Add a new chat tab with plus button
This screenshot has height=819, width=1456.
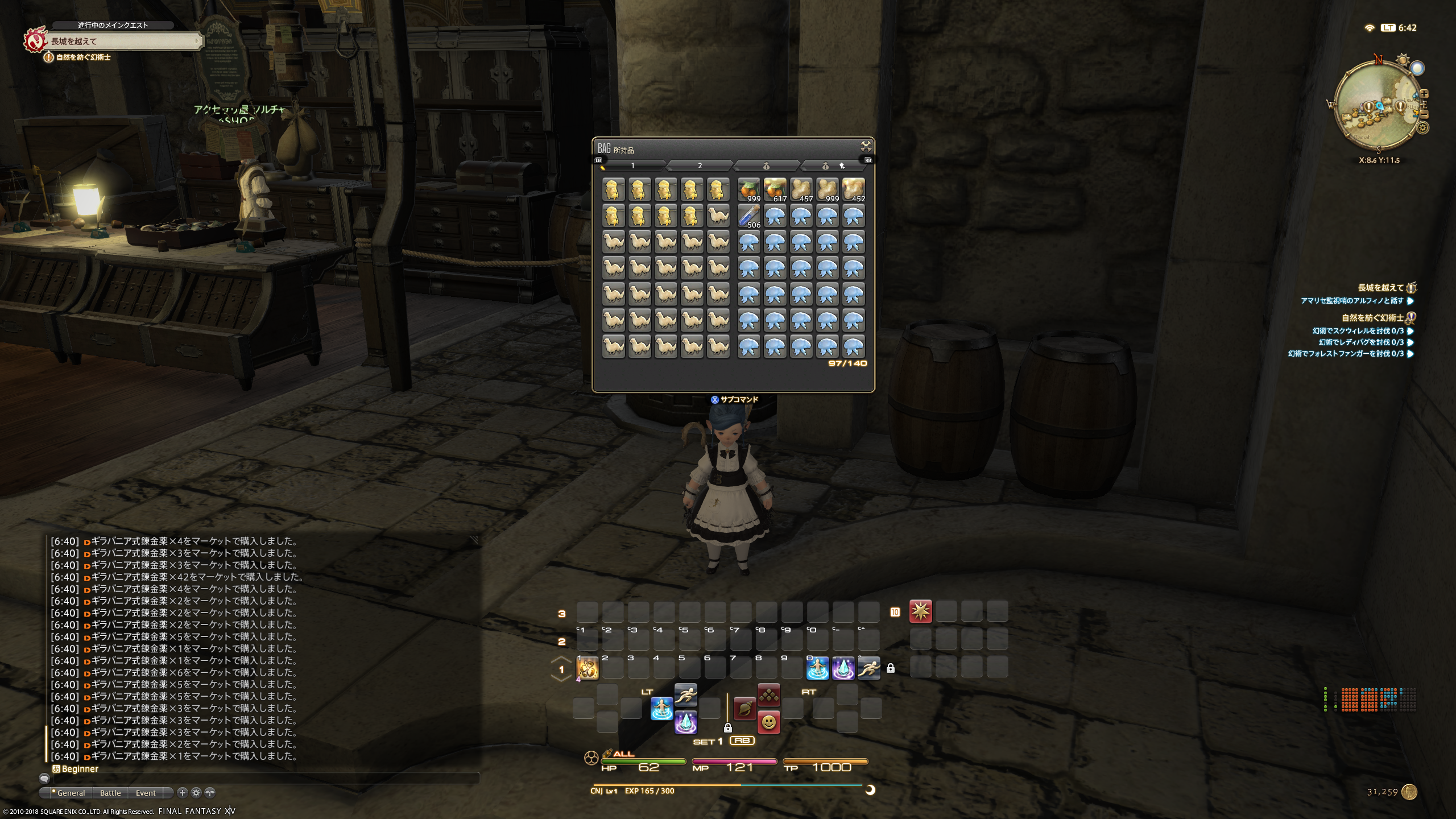(x=182, y=793)
